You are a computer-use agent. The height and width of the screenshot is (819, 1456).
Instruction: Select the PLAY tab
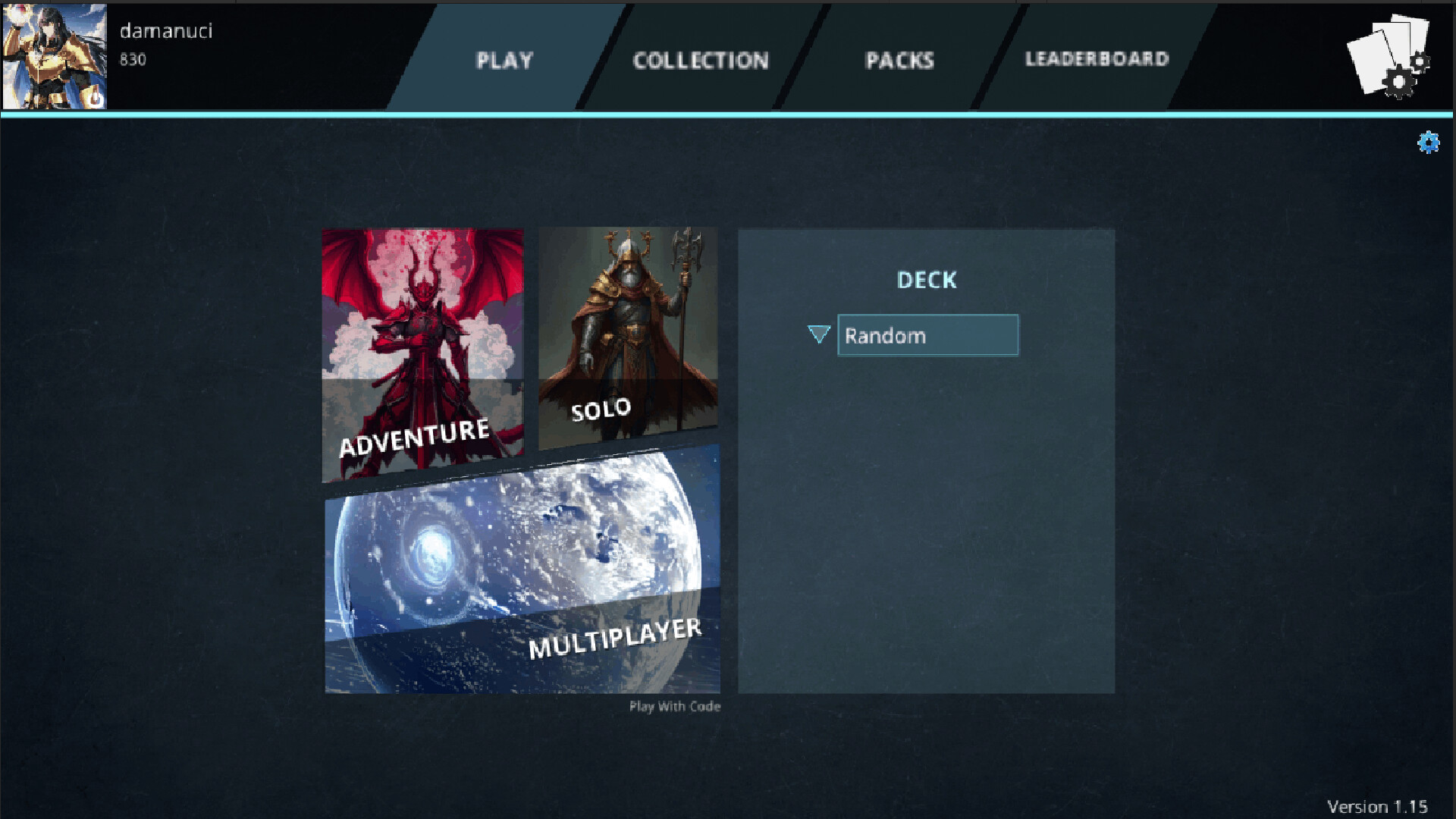pos(504,61)
